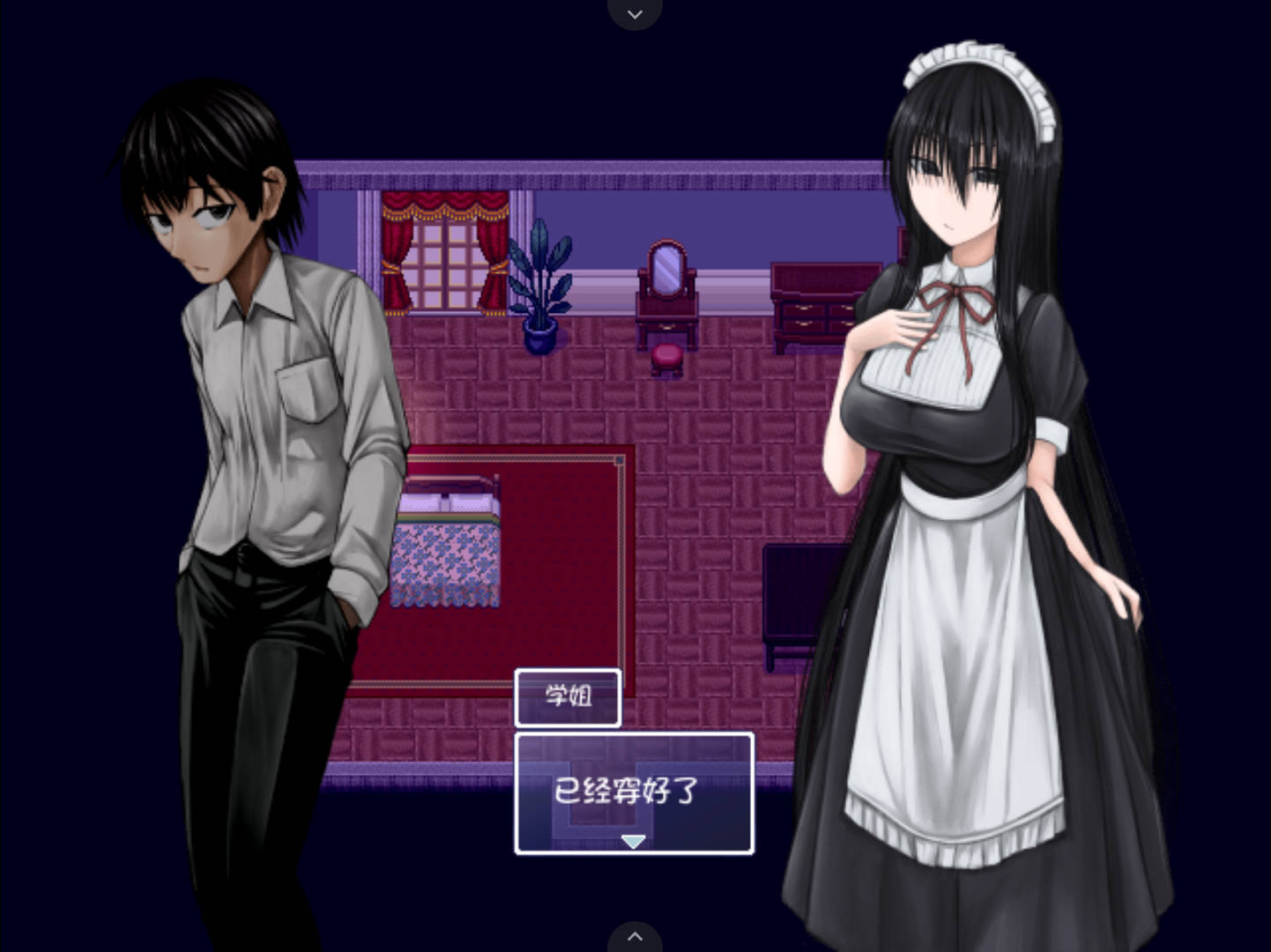Click the dialogue continue triangle indicator
The height and width of the screenshot is (952, 1271).
(633, 841)
